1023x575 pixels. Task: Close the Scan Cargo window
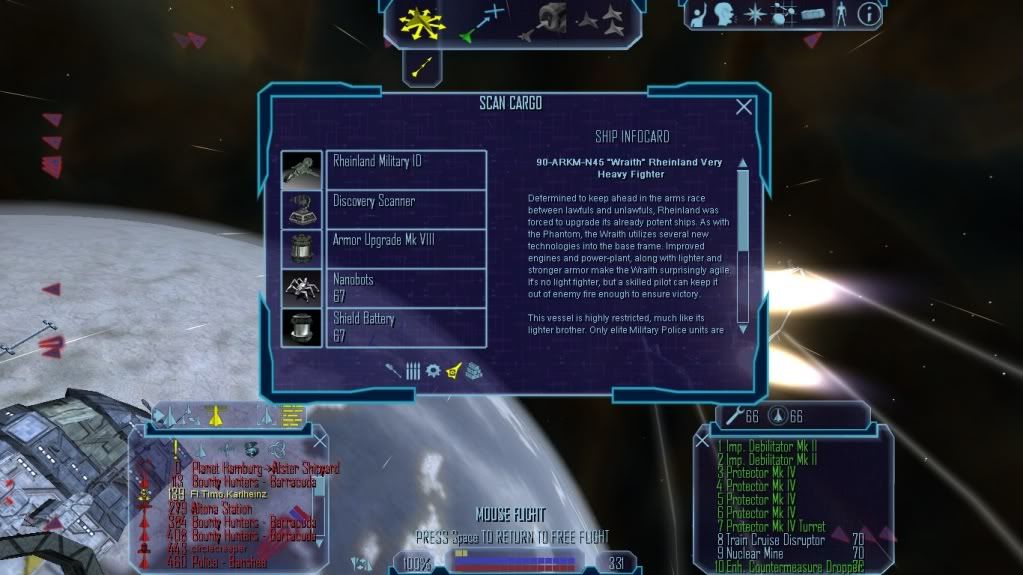click(x=744, y=107)
